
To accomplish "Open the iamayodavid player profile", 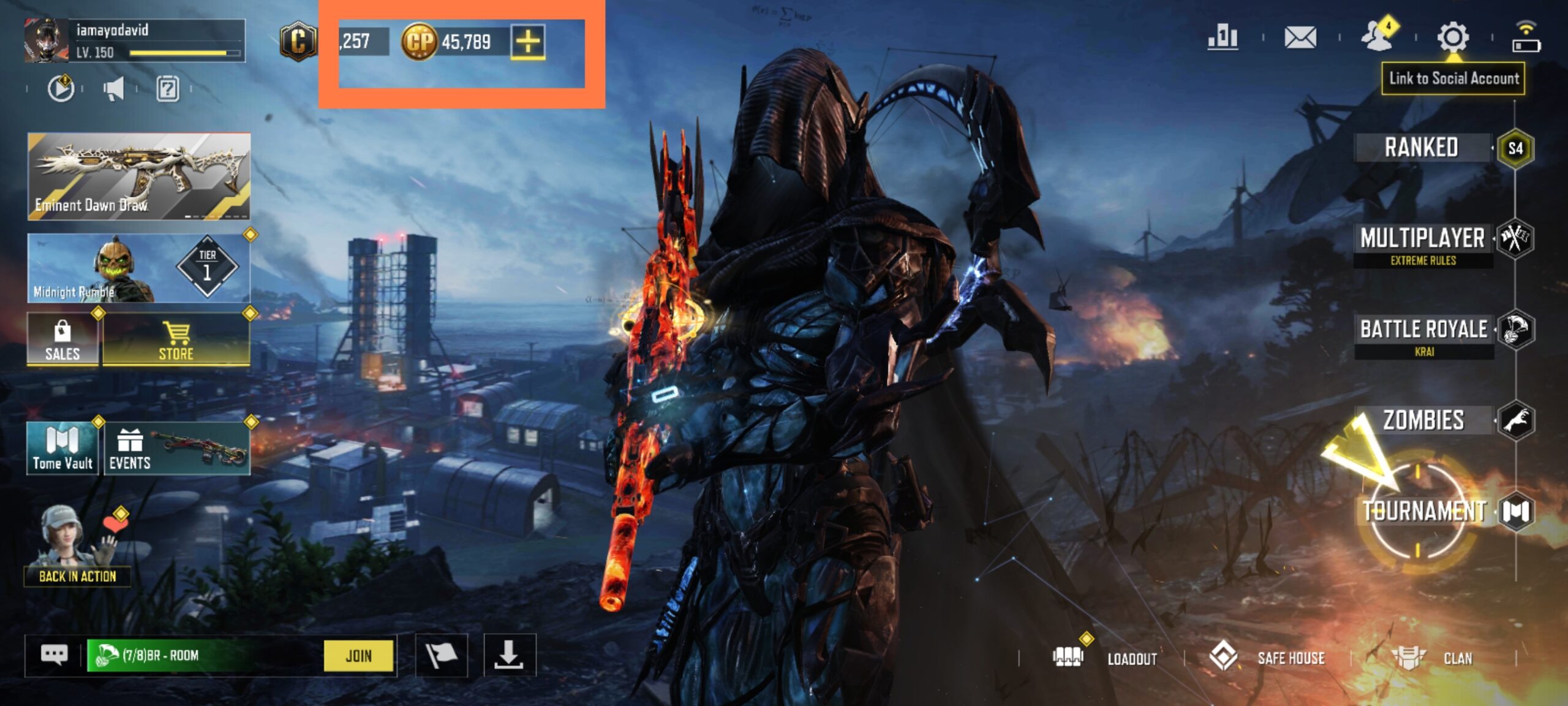I will (x=134, y=40).
